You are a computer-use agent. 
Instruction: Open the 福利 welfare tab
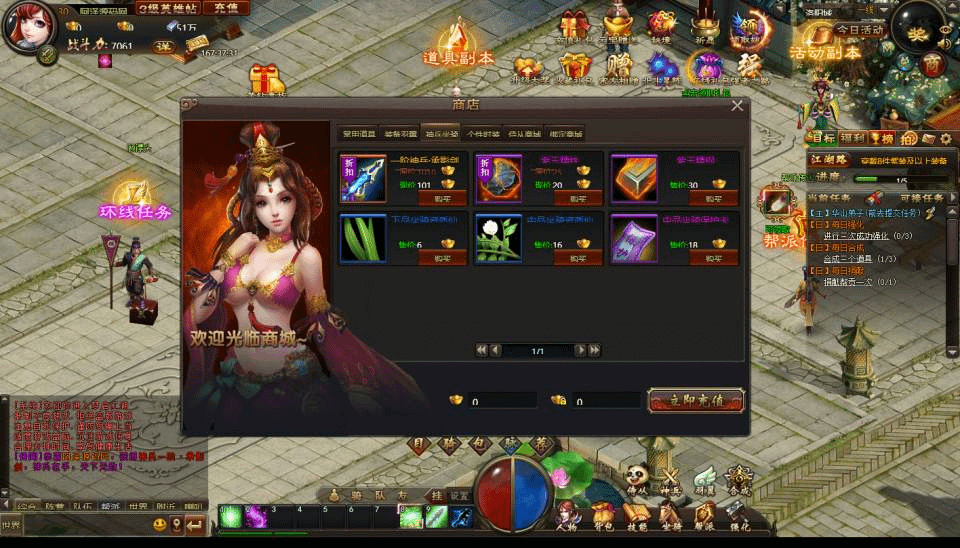click(852, 138)
